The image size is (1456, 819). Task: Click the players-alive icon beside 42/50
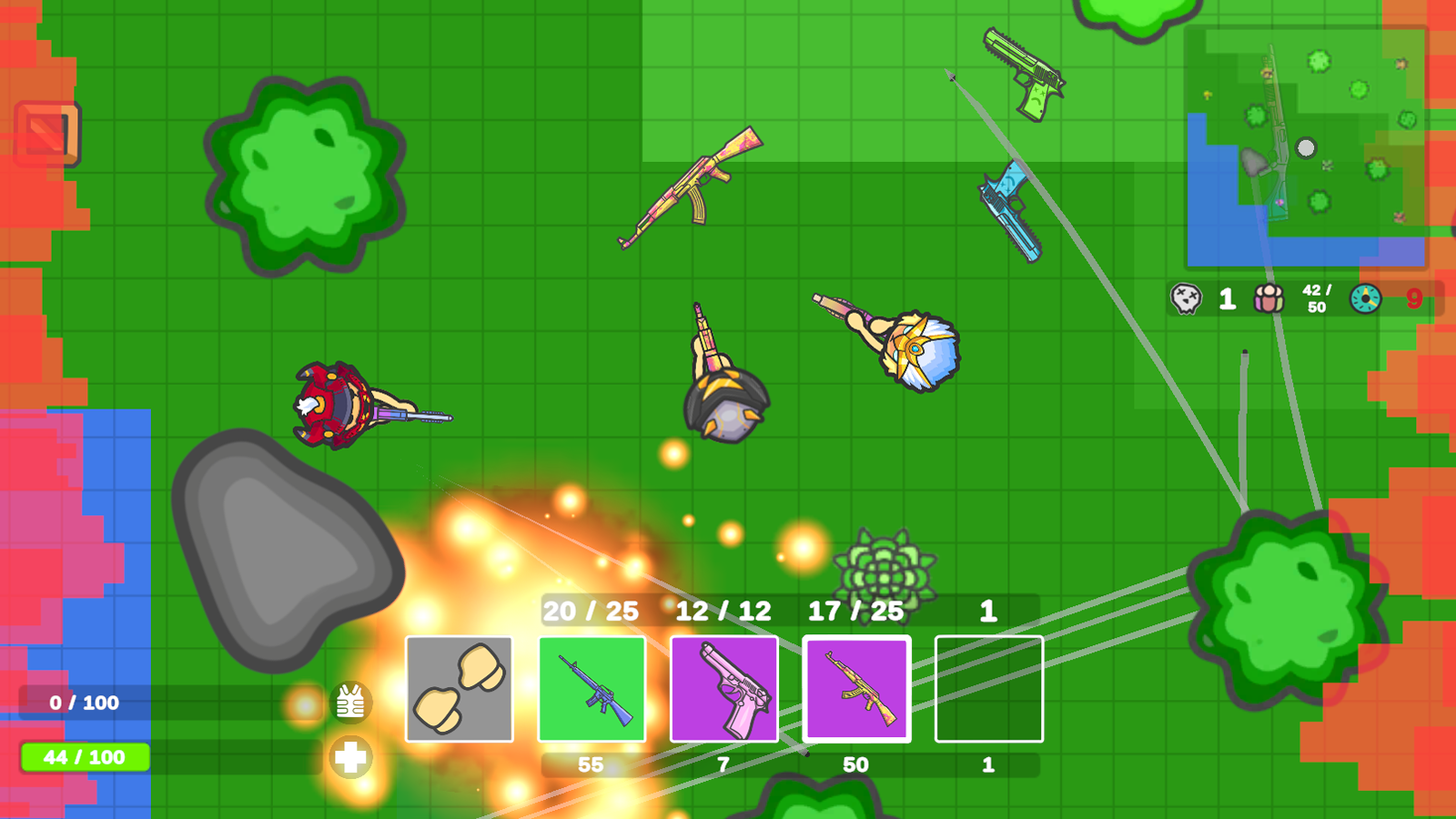click(1269, 298)
